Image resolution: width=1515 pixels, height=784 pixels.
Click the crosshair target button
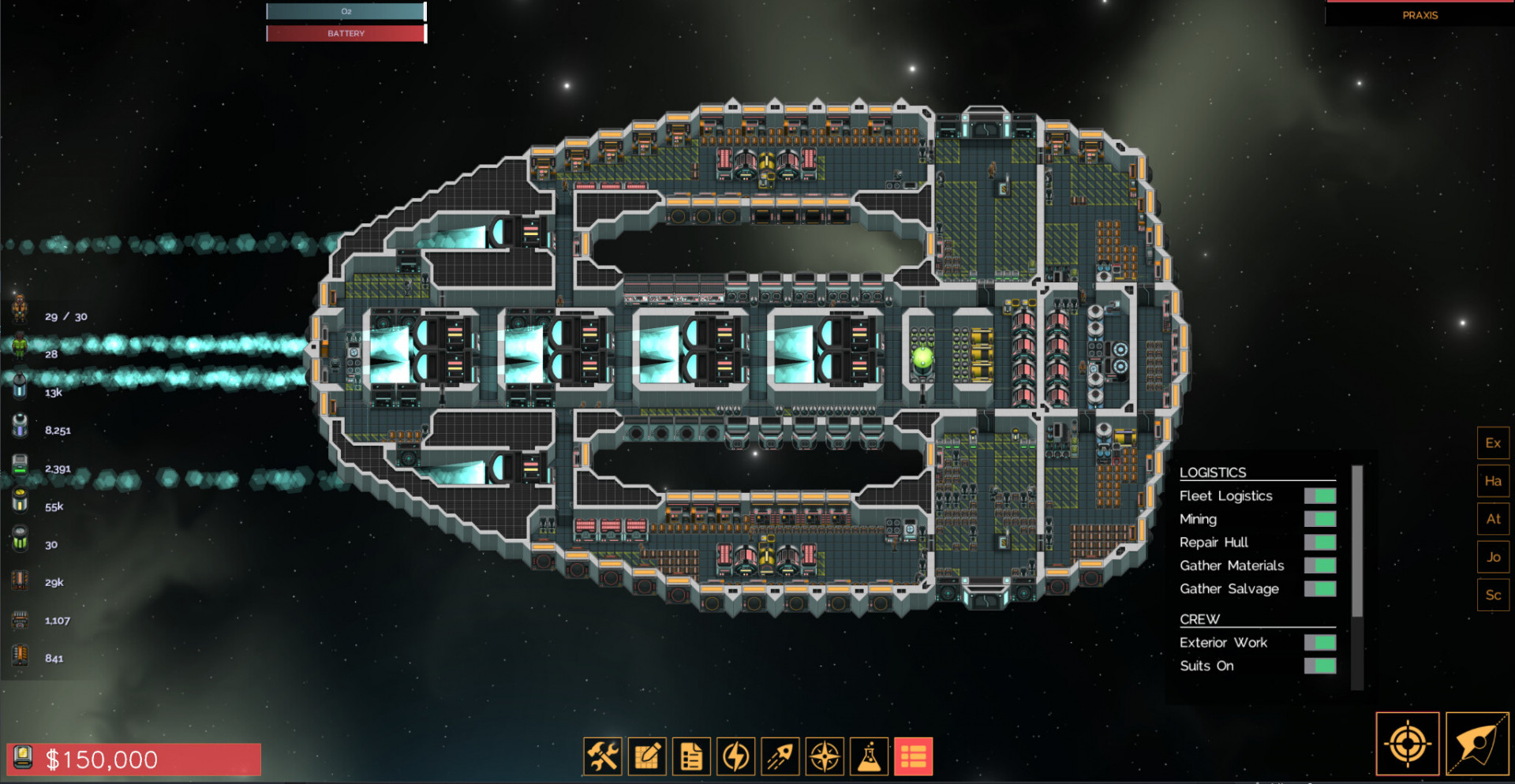(1408, 744)
